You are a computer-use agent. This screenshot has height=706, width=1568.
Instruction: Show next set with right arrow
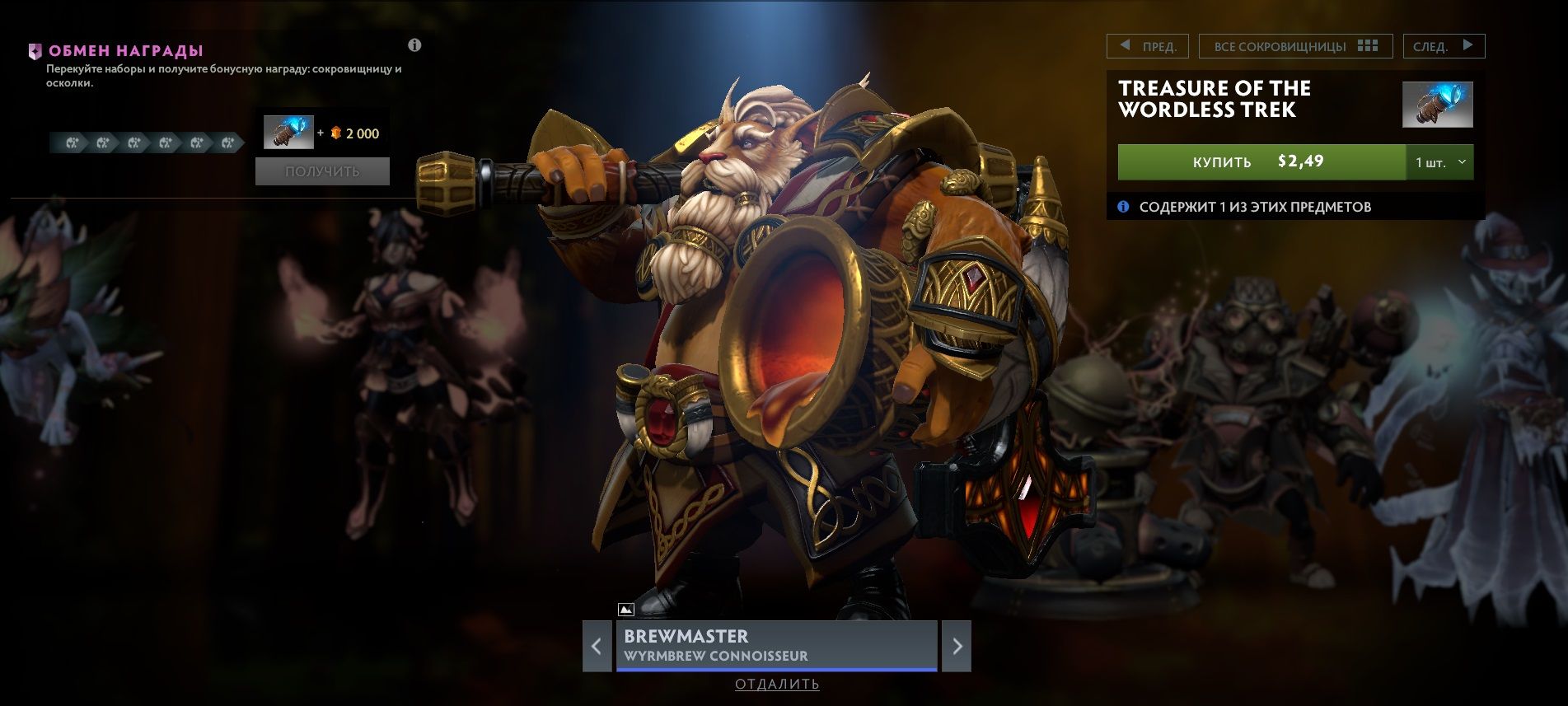click(x=957, y=646)
